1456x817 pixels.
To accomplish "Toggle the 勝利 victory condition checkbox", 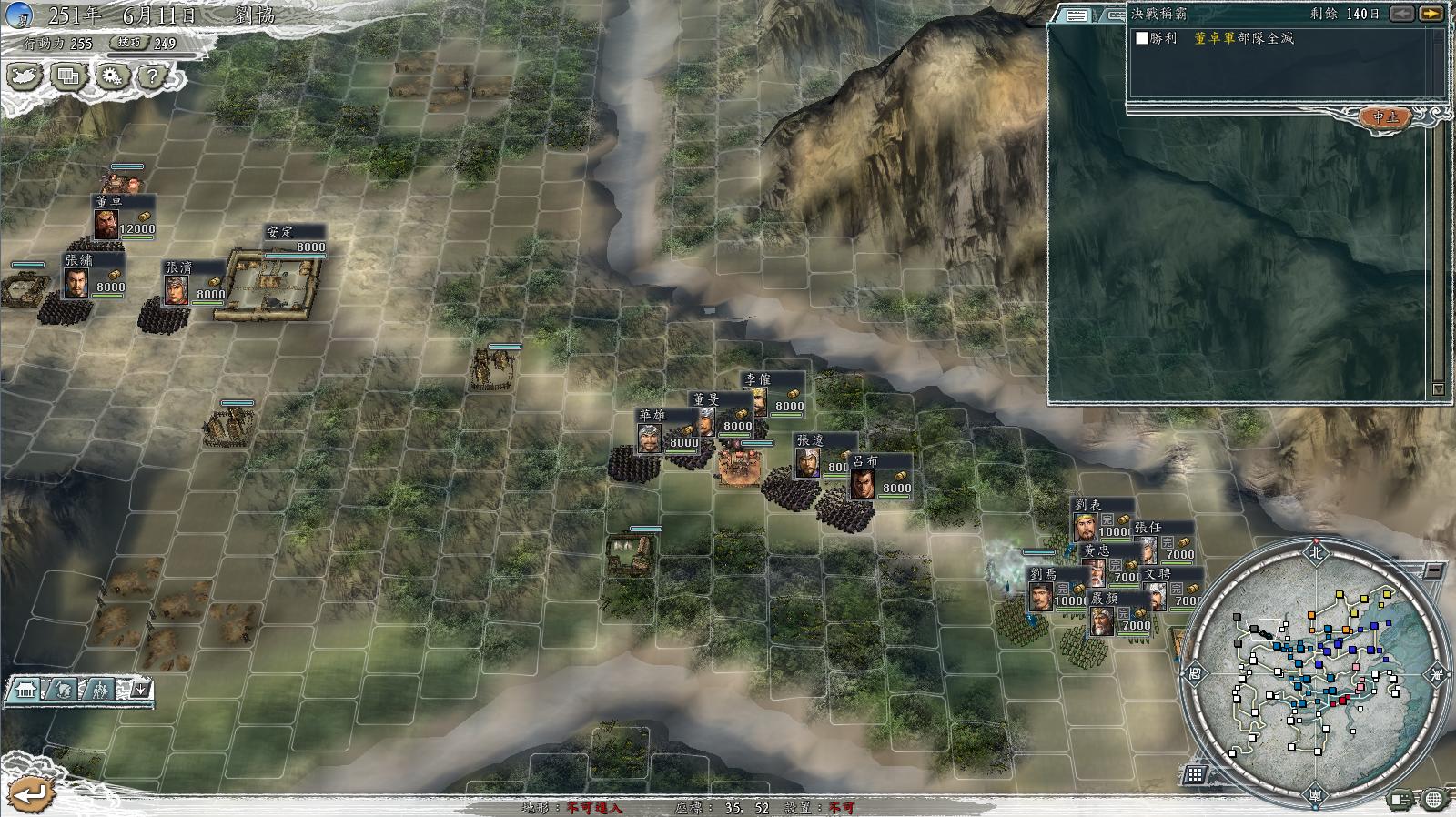I will (1142, 38).
